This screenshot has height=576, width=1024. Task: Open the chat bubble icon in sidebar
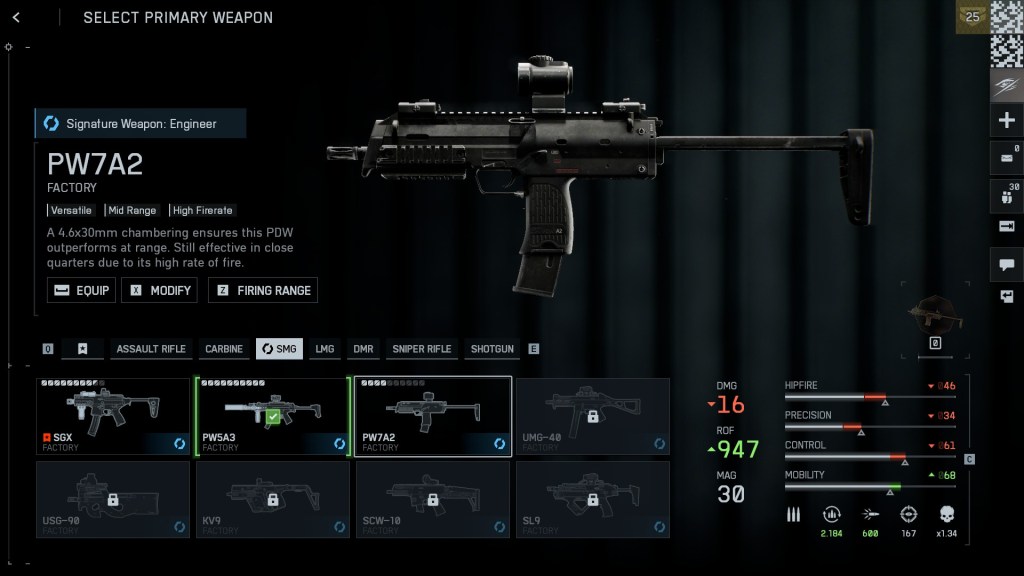(1006, 264)
